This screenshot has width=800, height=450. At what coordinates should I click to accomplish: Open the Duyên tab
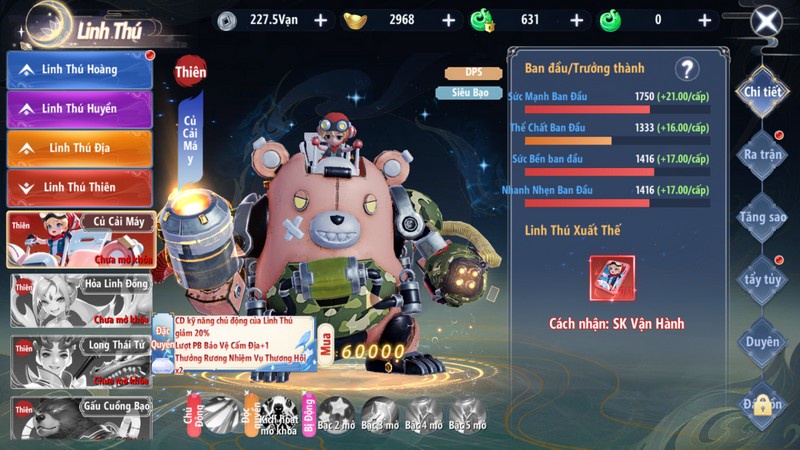[x=762, y=342]
